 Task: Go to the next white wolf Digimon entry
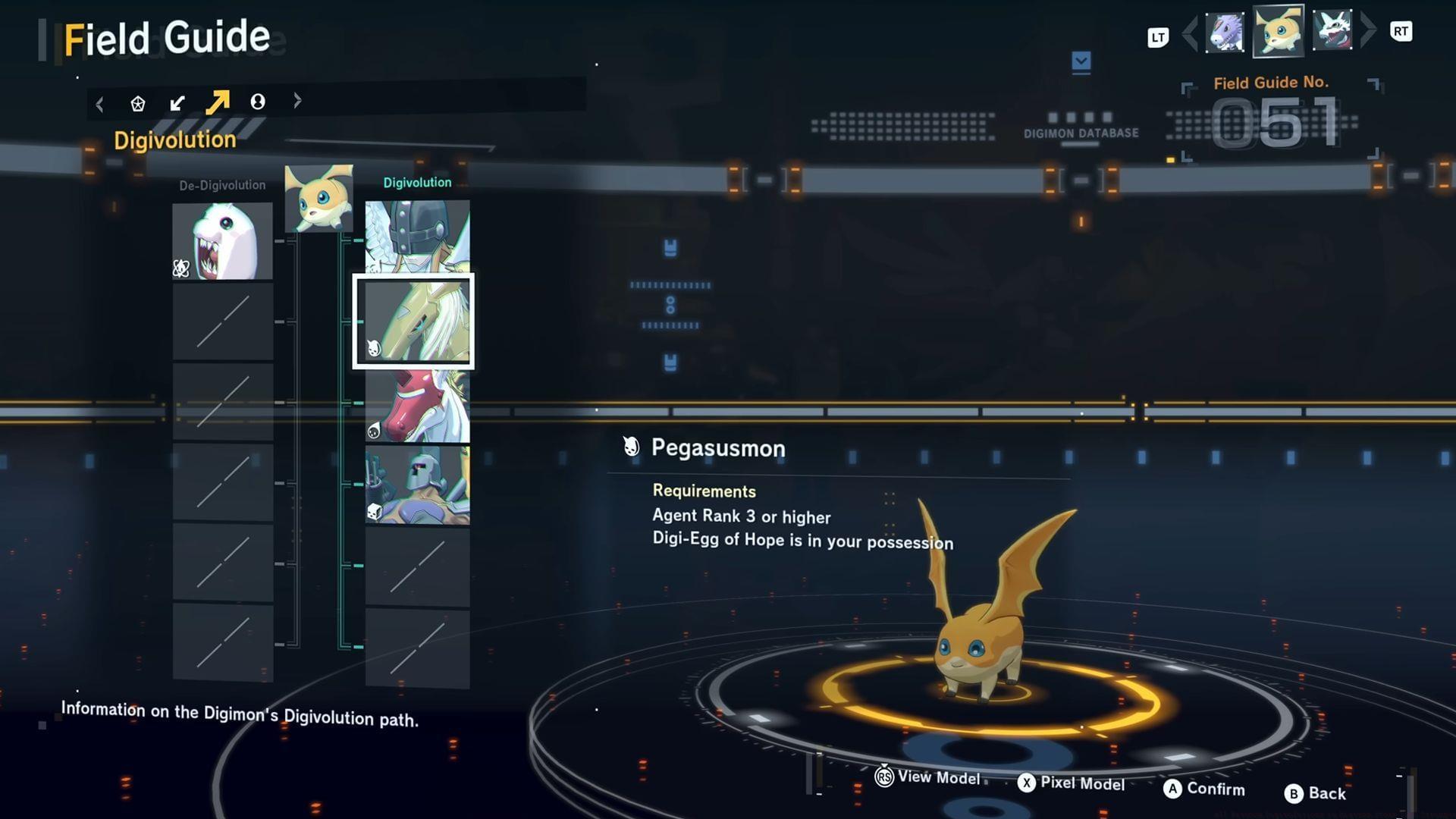pyautogui.click(x=1332, y=31)
